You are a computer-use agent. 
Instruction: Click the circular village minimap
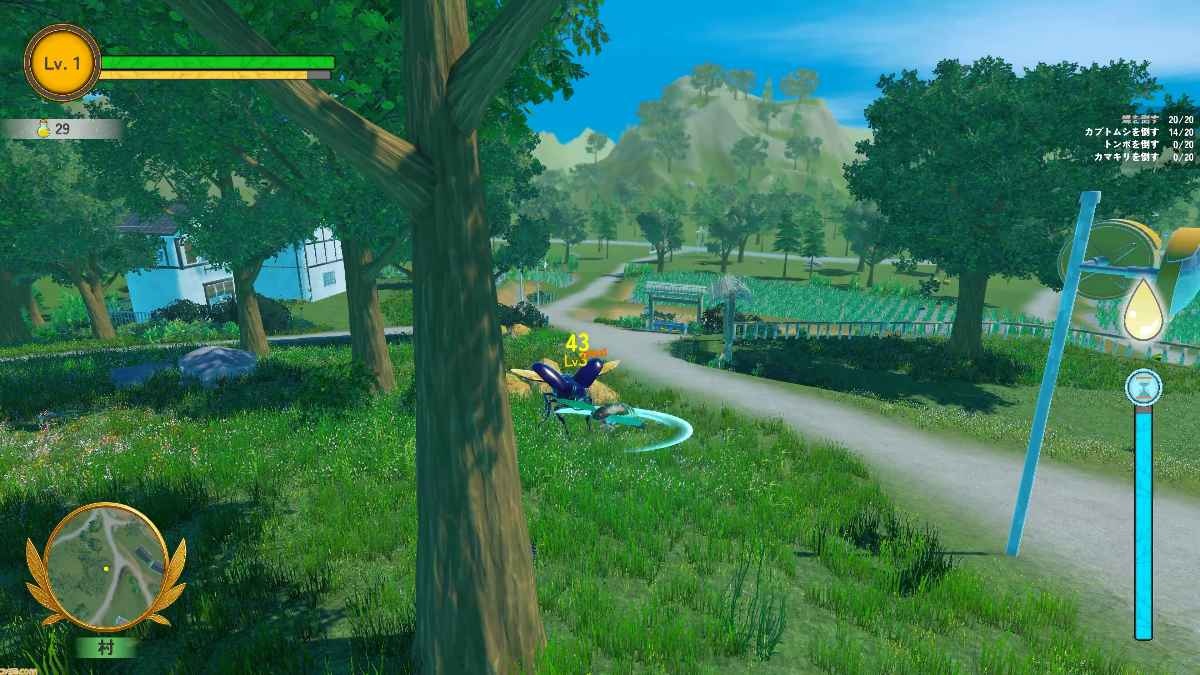(106, 567)
